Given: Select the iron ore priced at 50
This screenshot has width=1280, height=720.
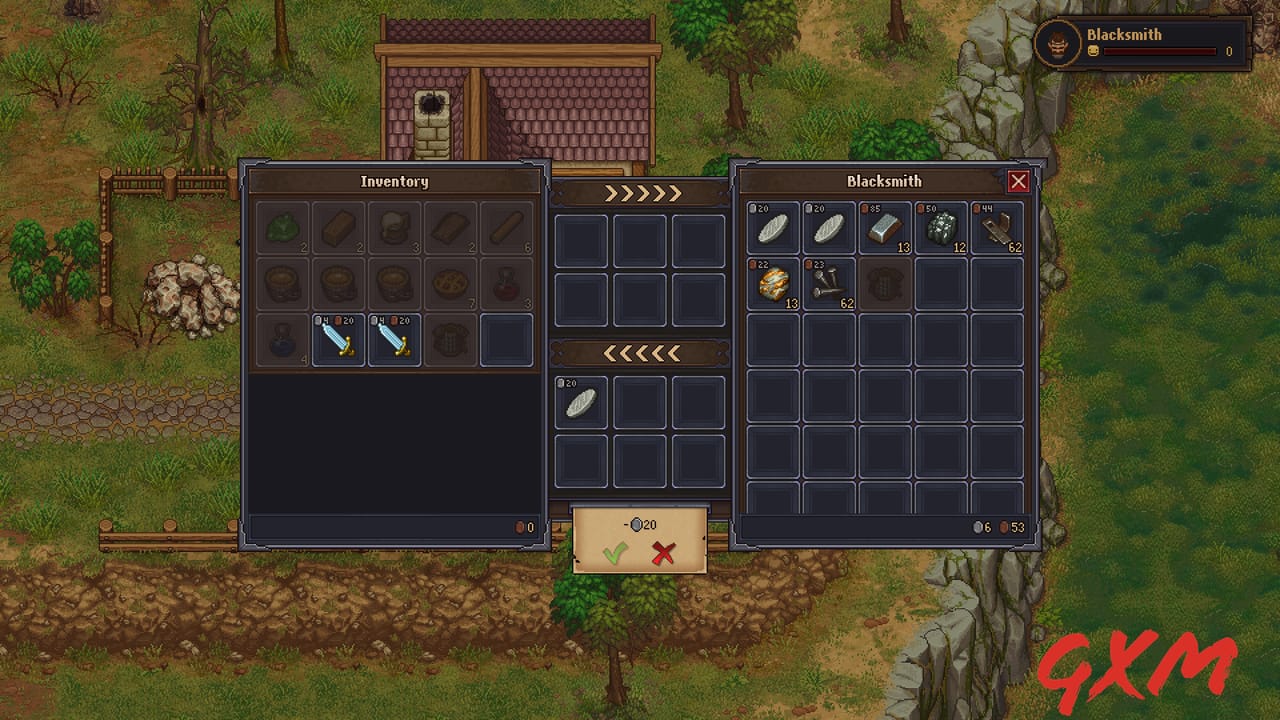Looking at the screenshot, I should click(940, 228).
